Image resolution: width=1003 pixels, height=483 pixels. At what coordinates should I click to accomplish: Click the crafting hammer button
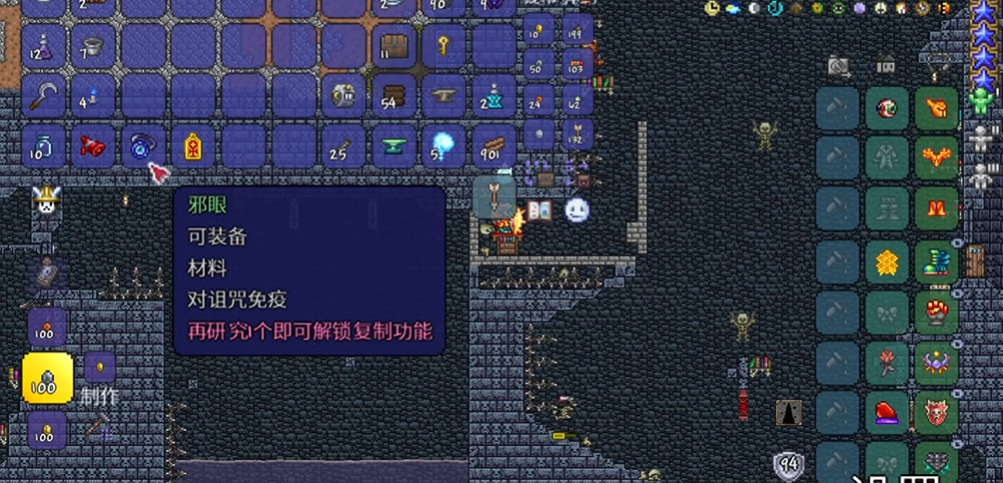coord(97,427)
